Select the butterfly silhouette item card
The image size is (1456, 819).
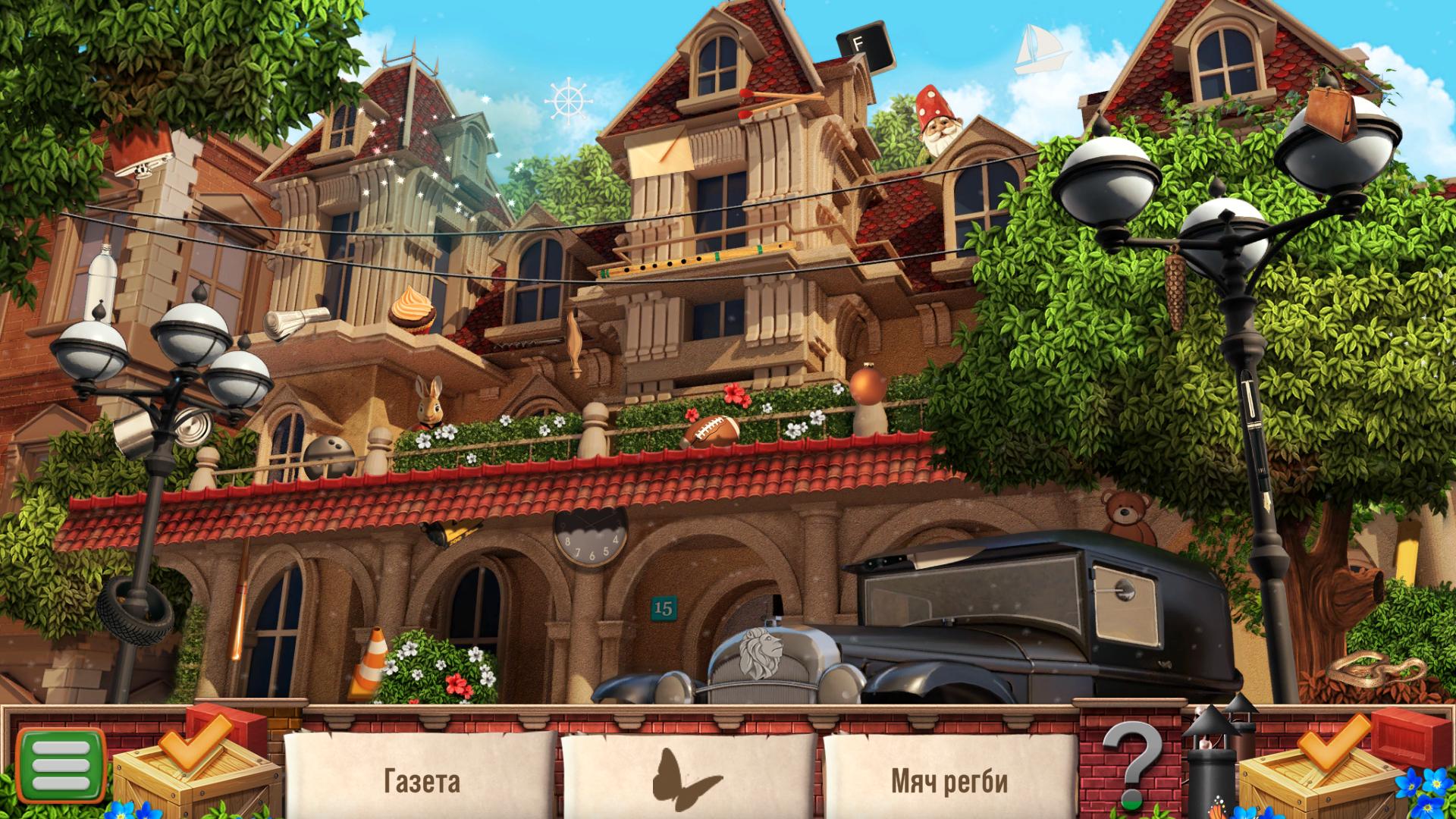(x=689, y=778)
